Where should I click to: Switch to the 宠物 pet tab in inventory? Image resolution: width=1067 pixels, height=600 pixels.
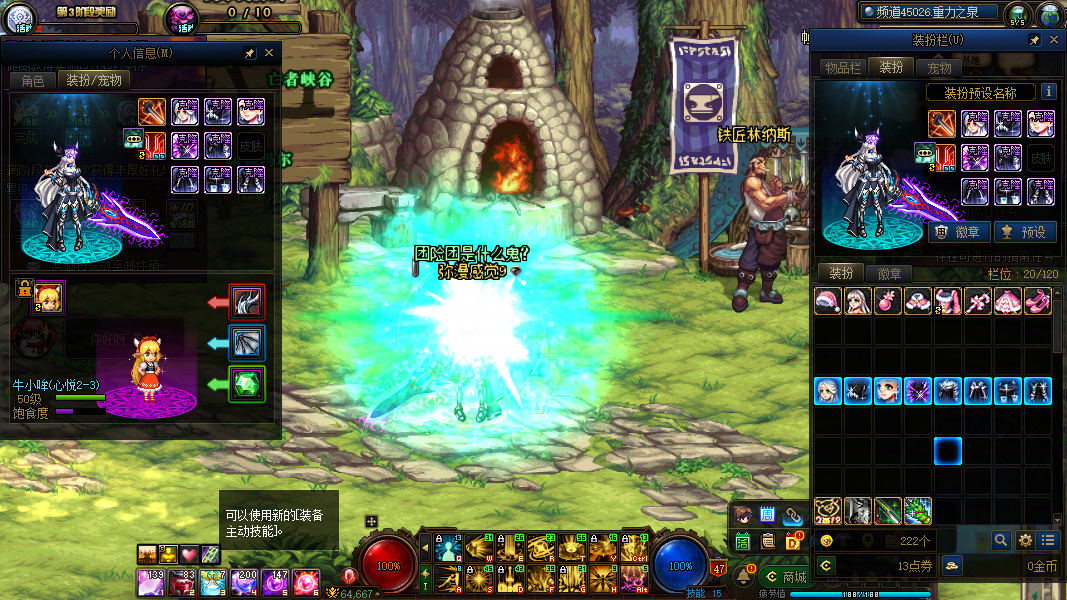coord(939,67)
